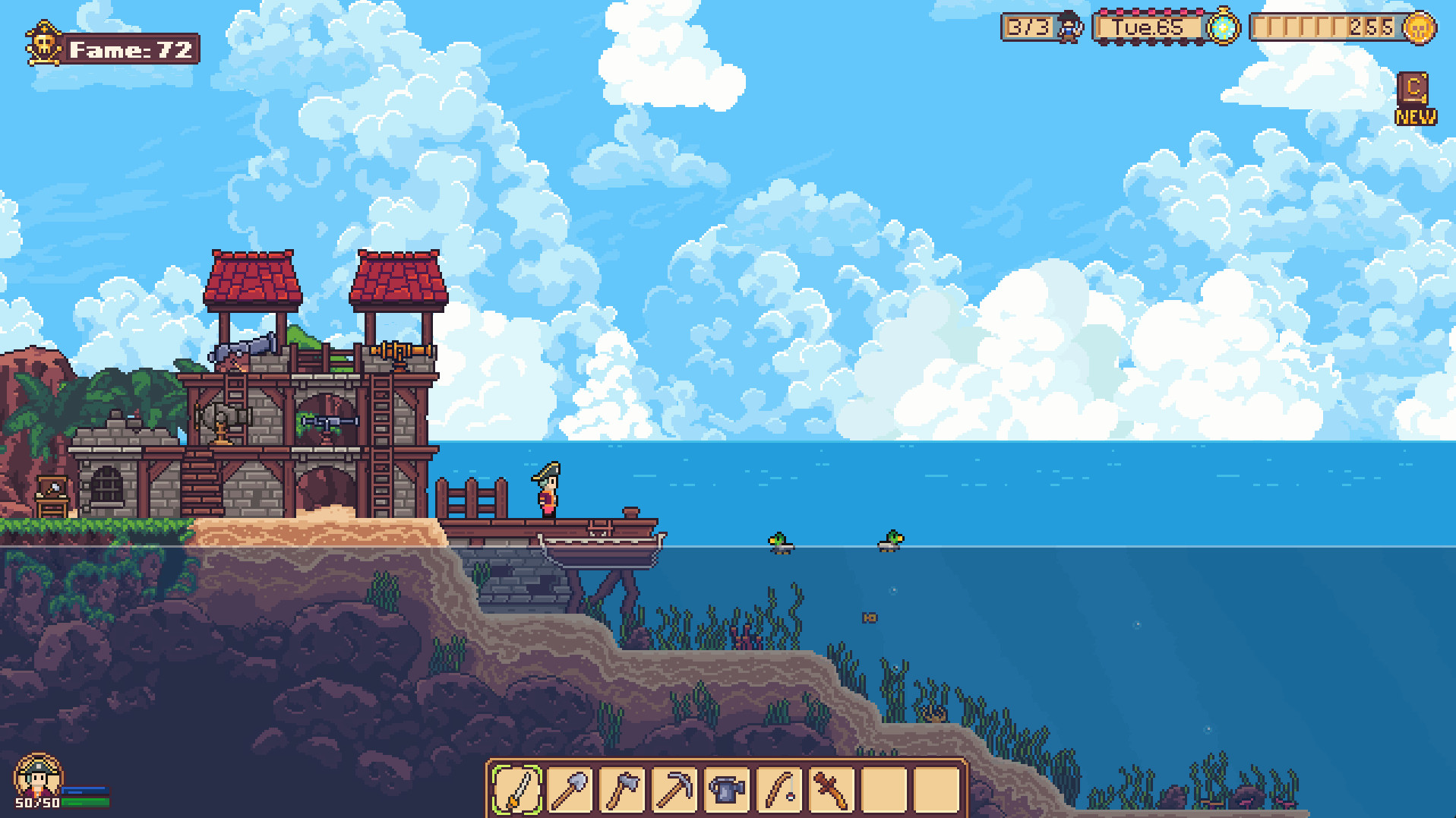
Task: Open the captain portrait in the corner
Action: click(36, 775)
